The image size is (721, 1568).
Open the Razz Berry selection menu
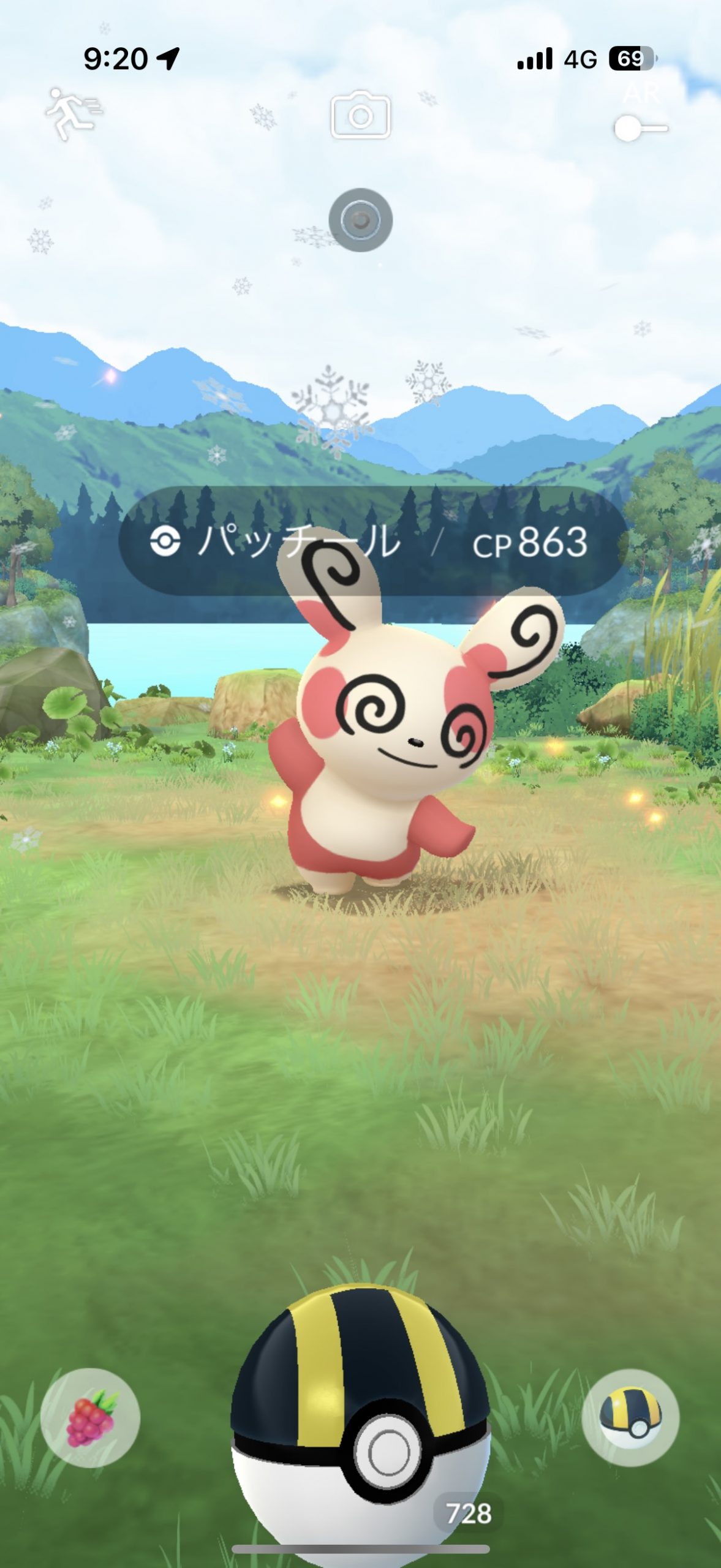pos(90,1417)
